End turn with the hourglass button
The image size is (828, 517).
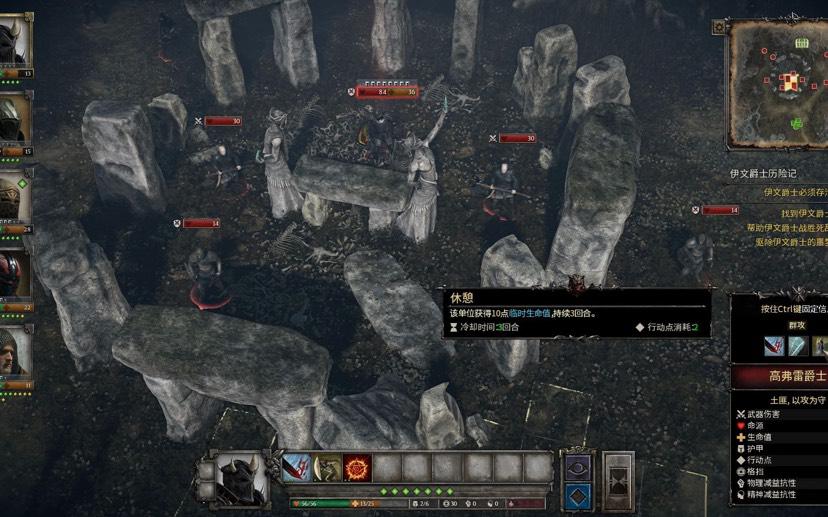point(619,481)
